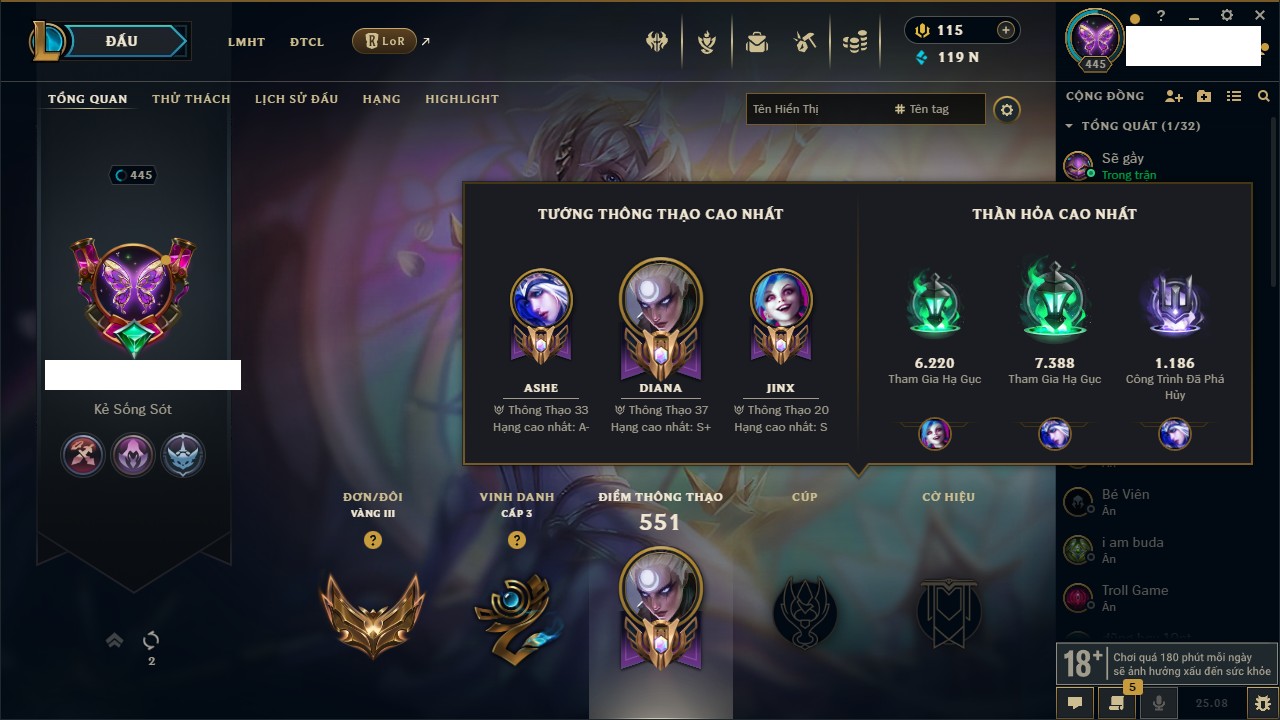Open the store coins icon

tap(854, 42)
